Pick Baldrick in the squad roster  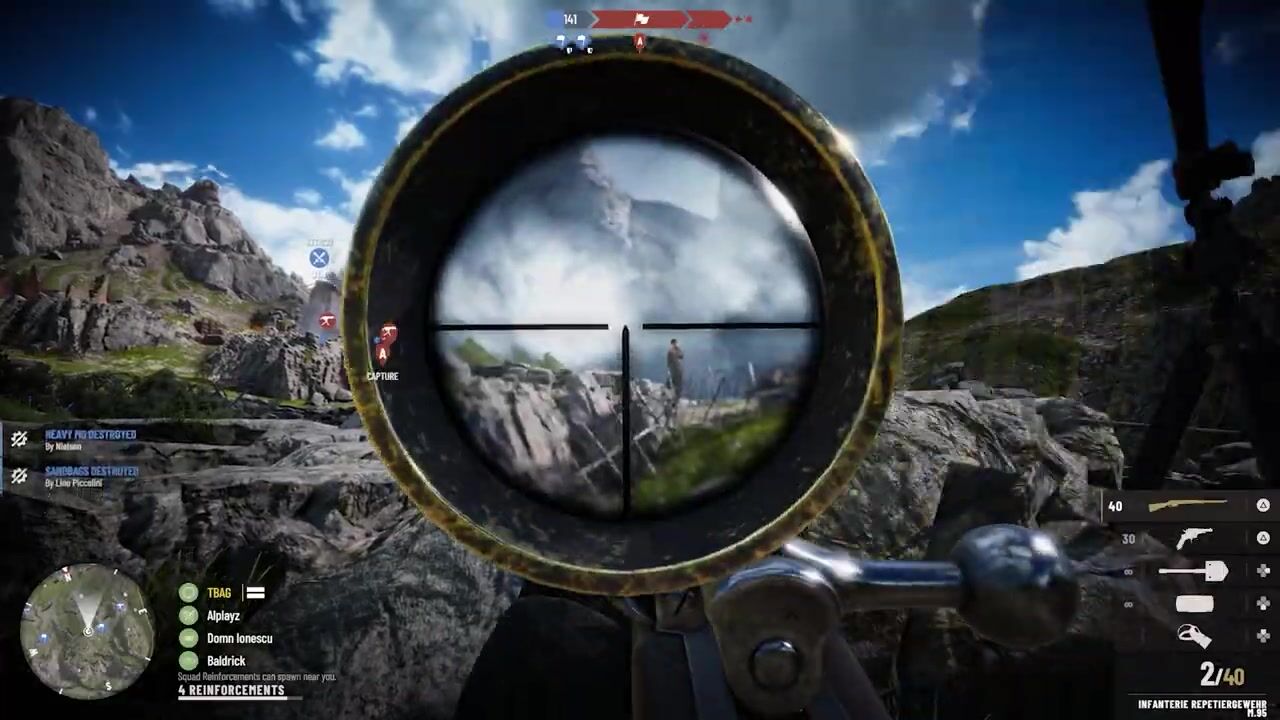[225, 661]
